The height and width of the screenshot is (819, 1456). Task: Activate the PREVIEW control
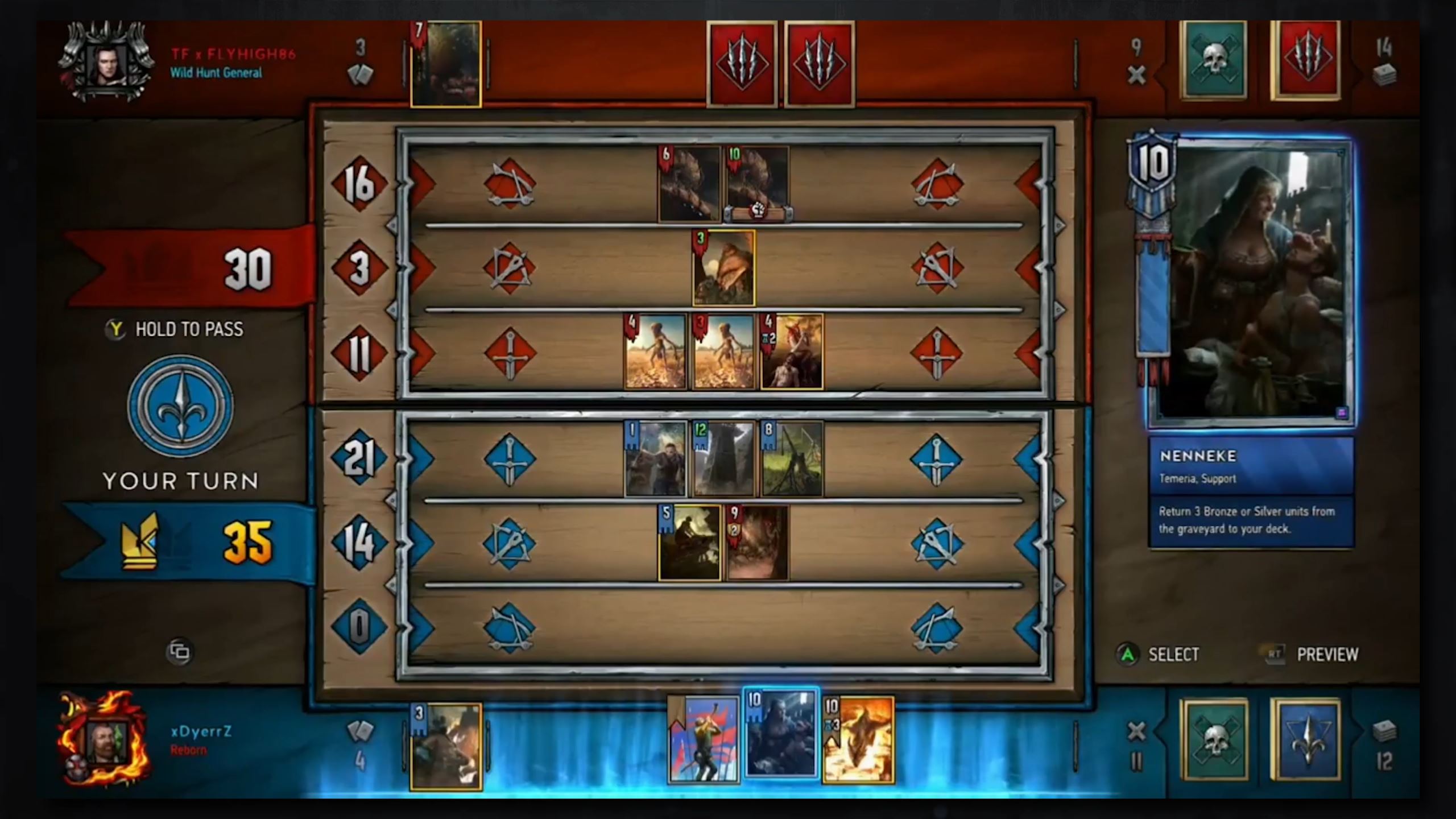click(x=1325, y=654)
